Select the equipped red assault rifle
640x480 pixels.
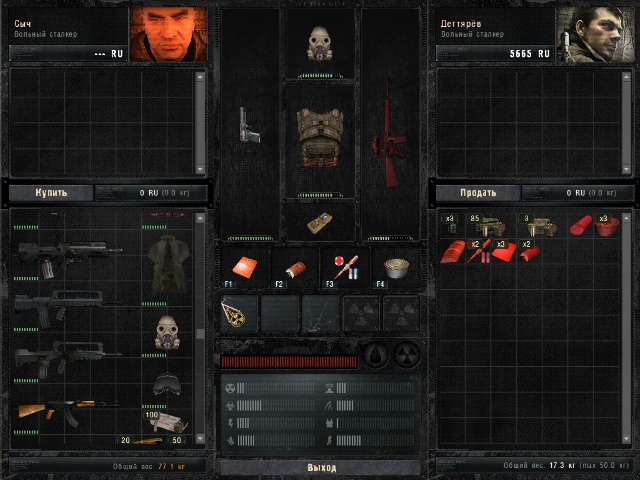click(390, 133)
